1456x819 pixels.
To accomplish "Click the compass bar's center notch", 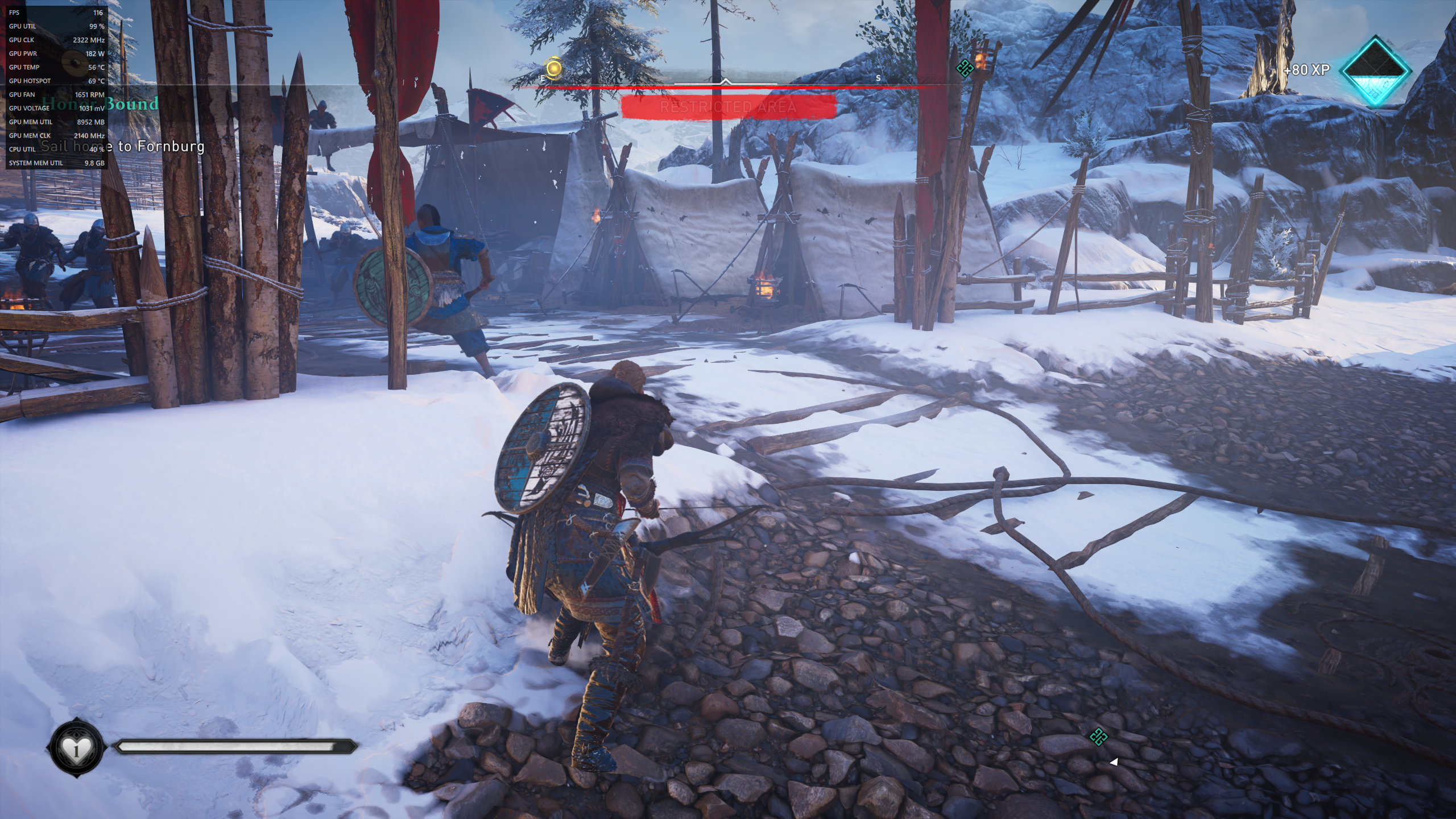I will (x=725, y=82).
